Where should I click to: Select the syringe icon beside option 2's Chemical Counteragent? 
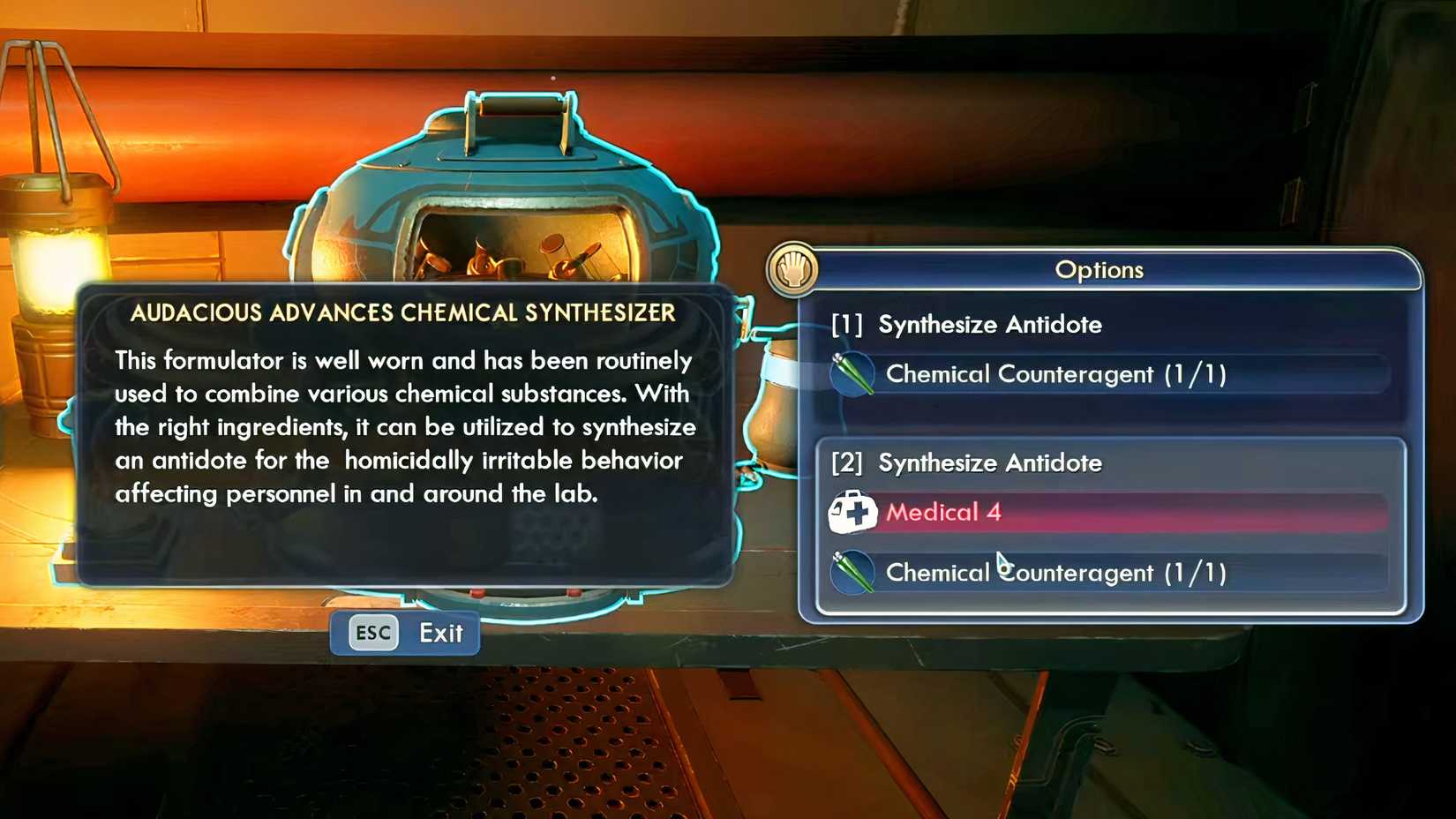point(852,572)
